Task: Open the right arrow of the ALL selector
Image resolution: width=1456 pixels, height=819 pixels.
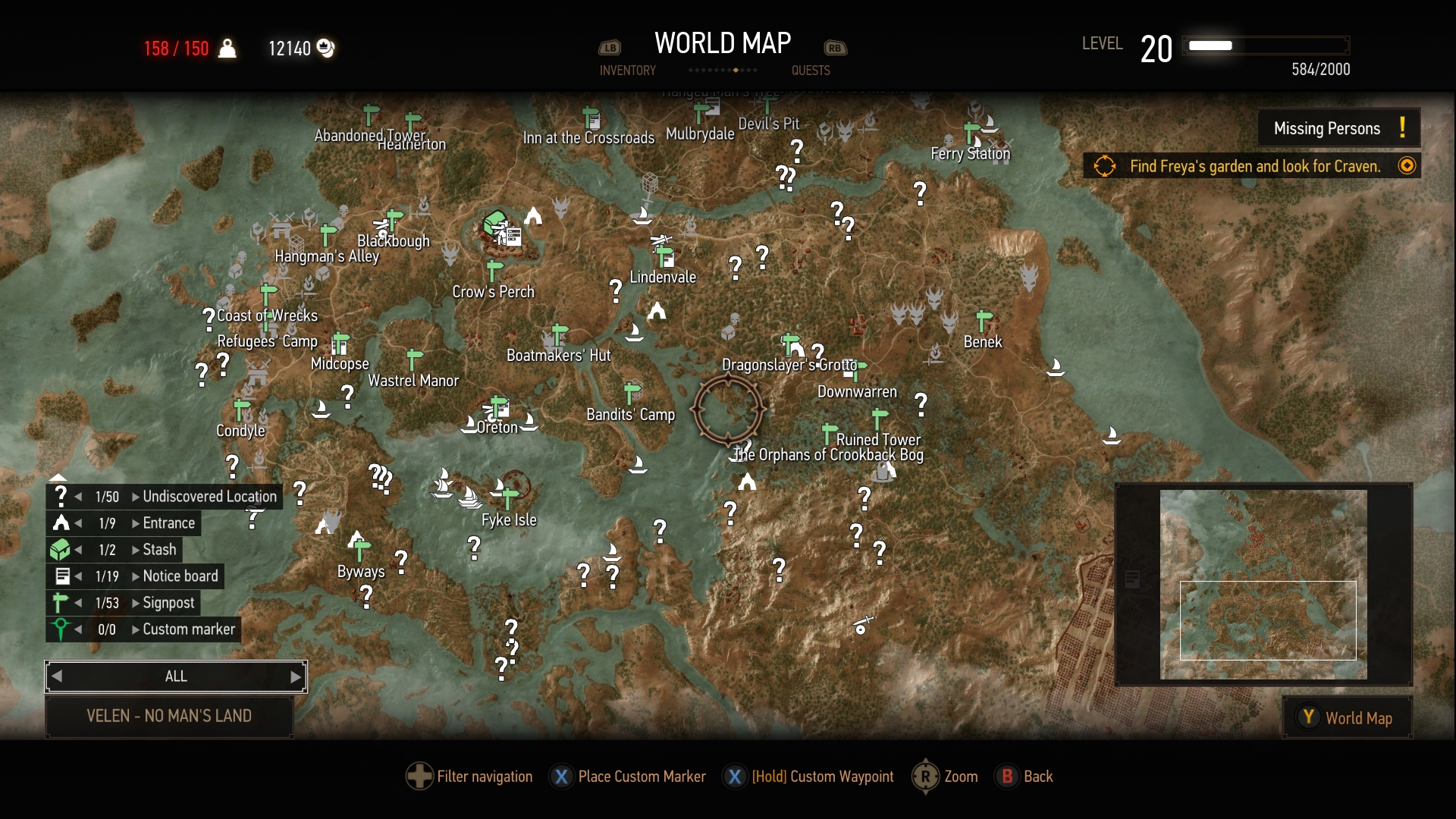Action: [x=296, y=676]
